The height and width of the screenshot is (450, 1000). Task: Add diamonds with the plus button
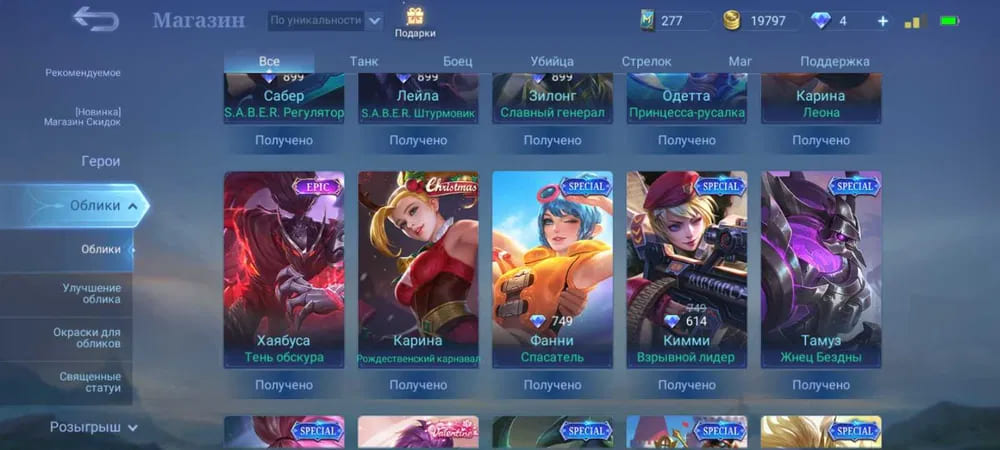(882, 21)
